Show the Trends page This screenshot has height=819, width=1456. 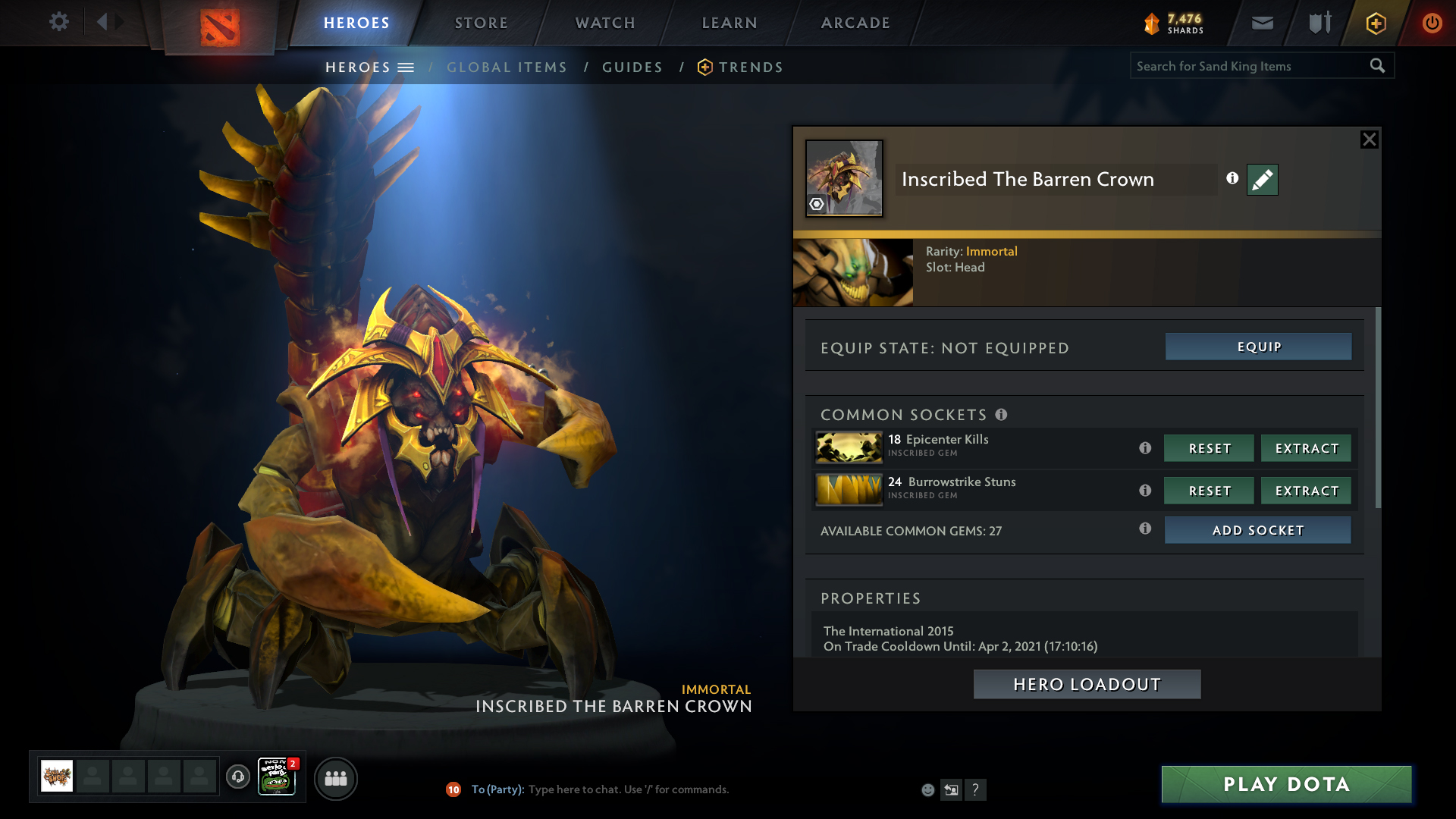[x=750, y=67]
